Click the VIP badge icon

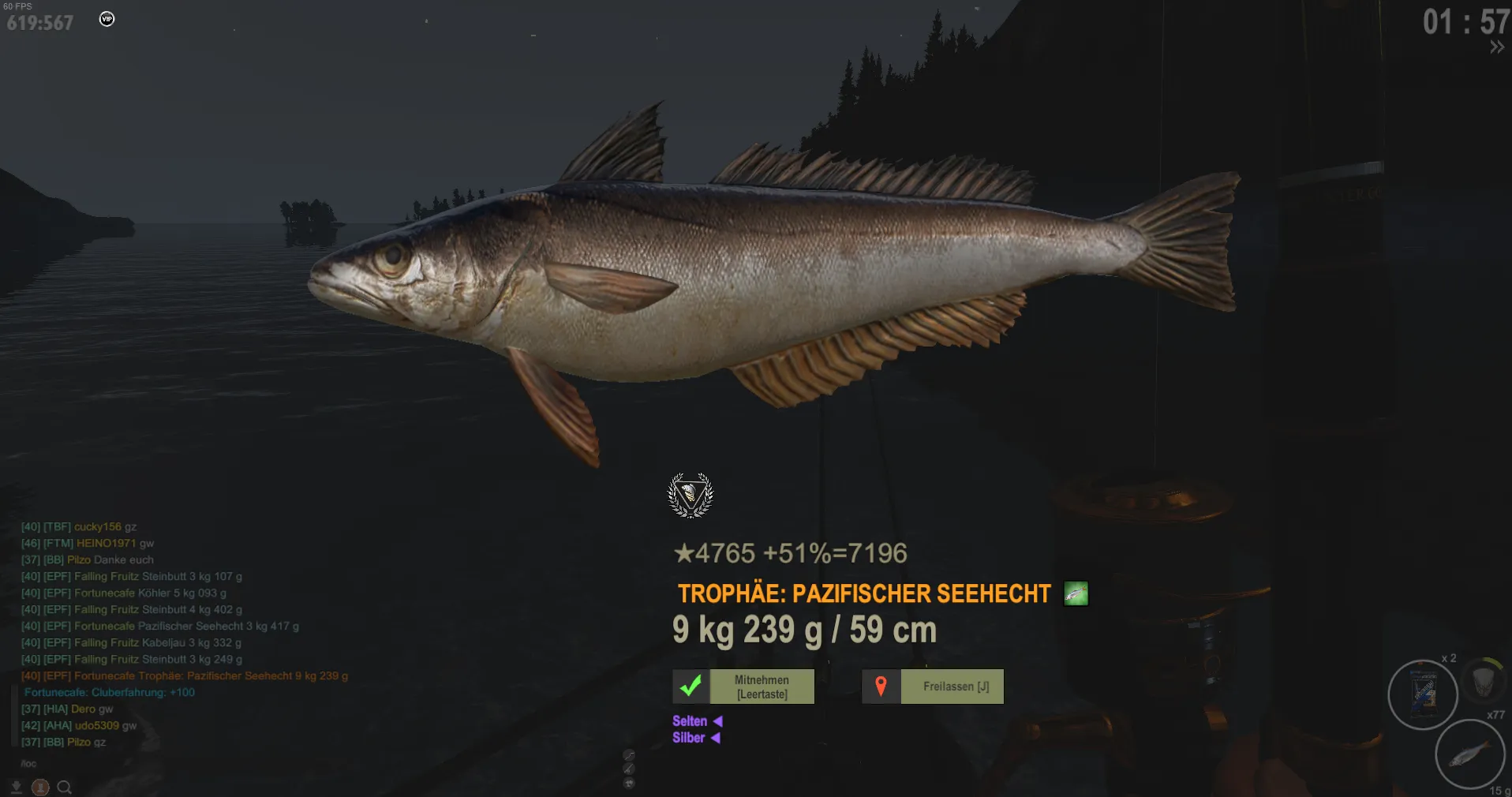[107, 19]
